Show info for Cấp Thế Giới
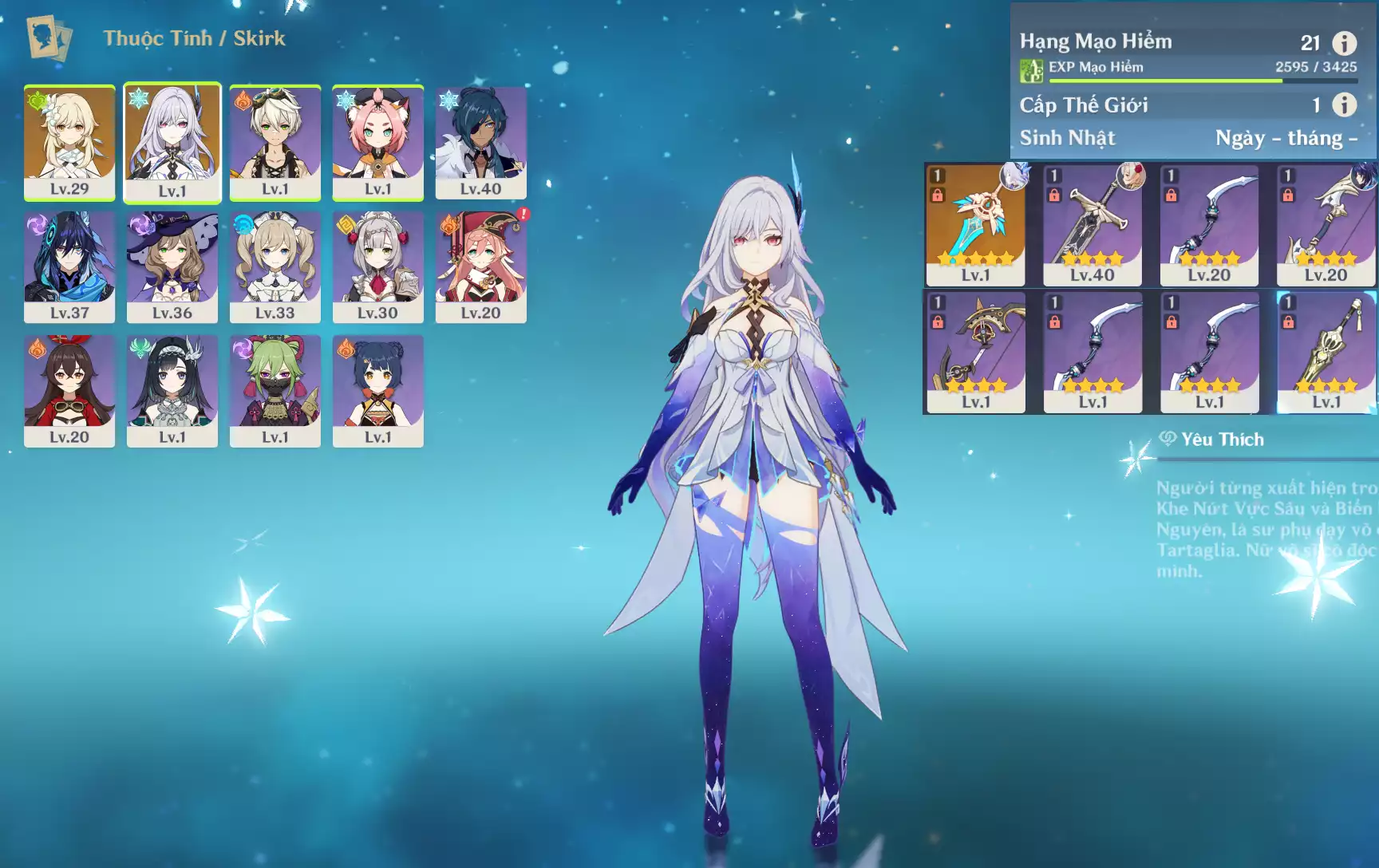 (x=1344, y=105)
